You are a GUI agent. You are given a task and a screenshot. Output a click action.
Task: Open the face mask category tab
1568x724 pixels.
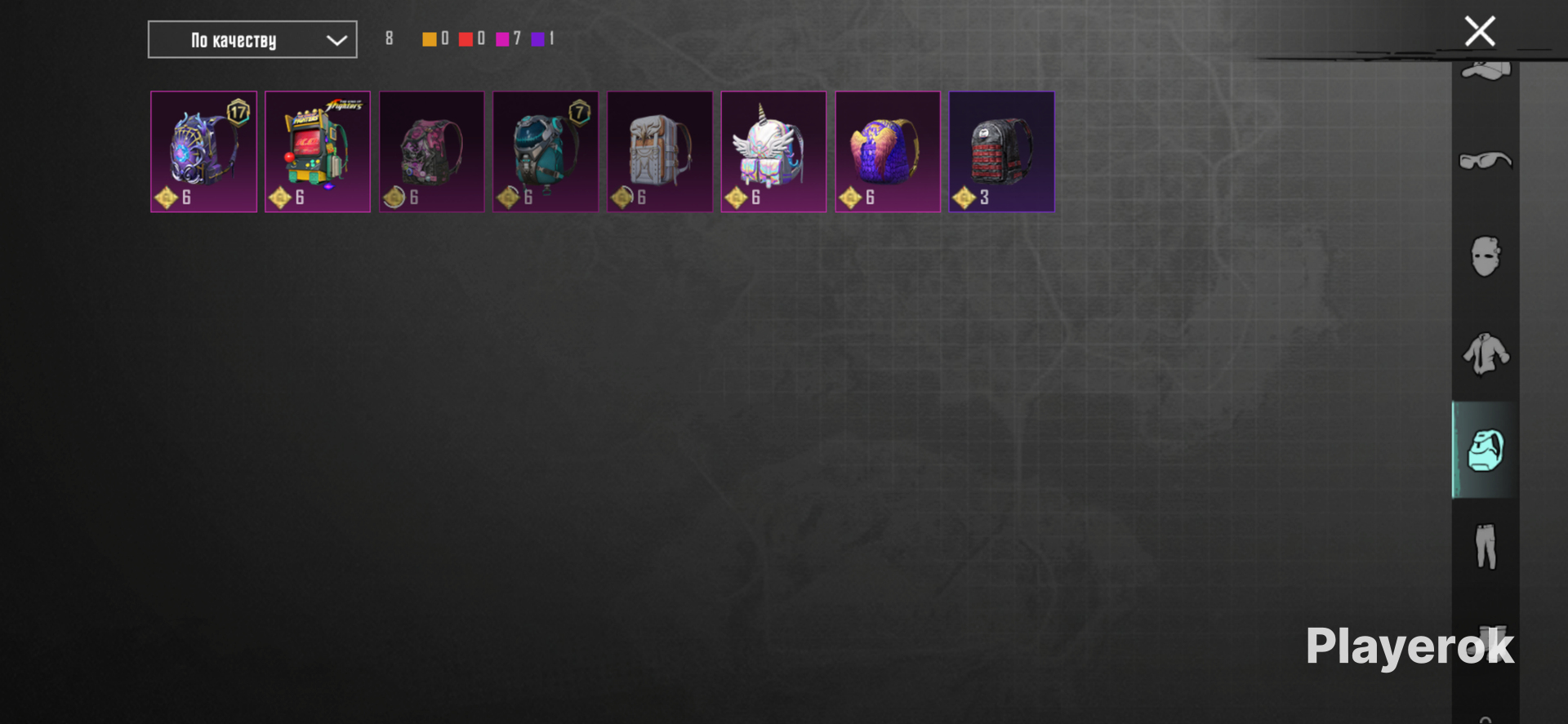pos(1486,257)
